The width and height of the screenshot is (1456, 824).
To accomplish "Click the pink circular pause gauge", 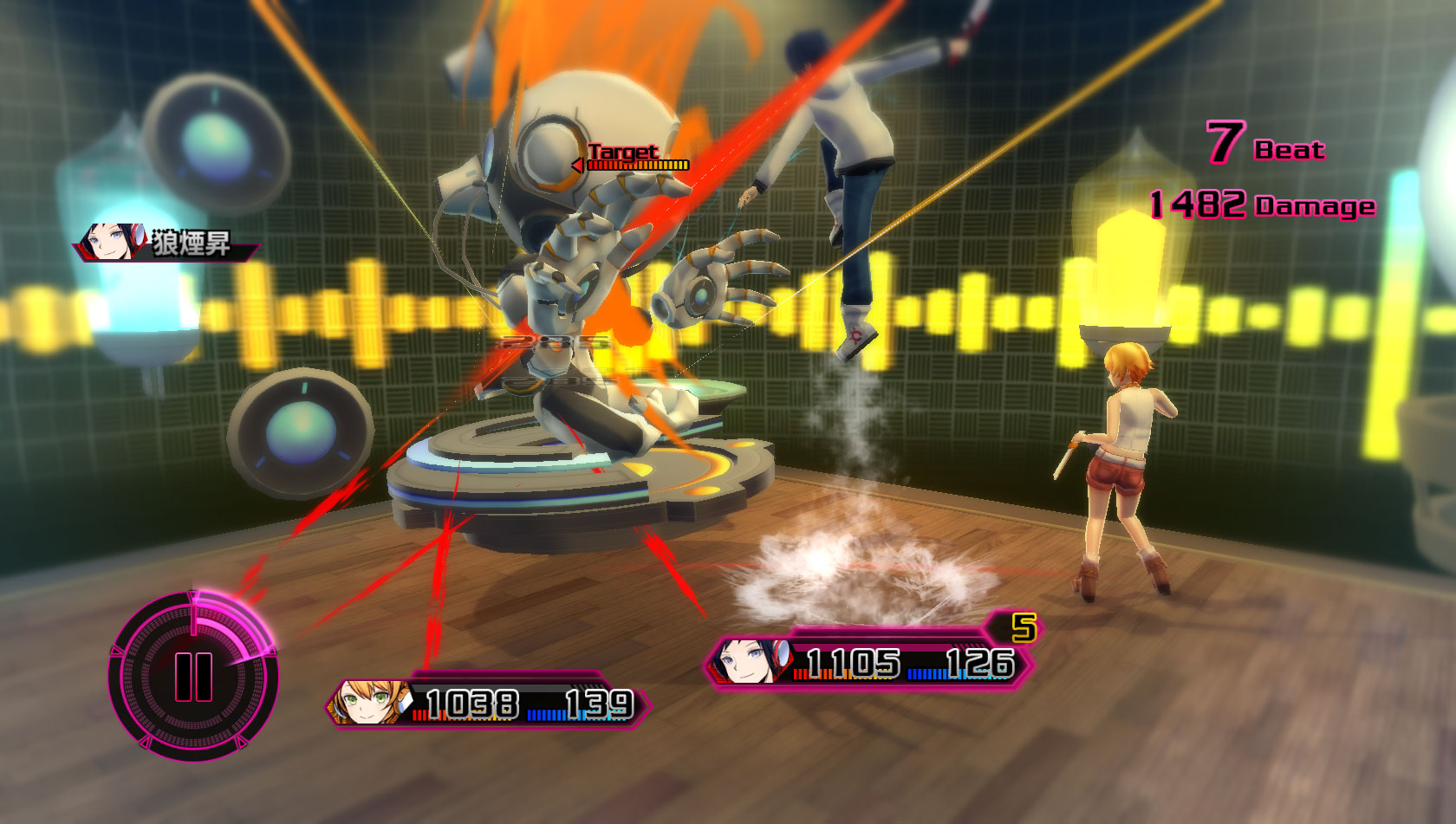I will 193,676.
